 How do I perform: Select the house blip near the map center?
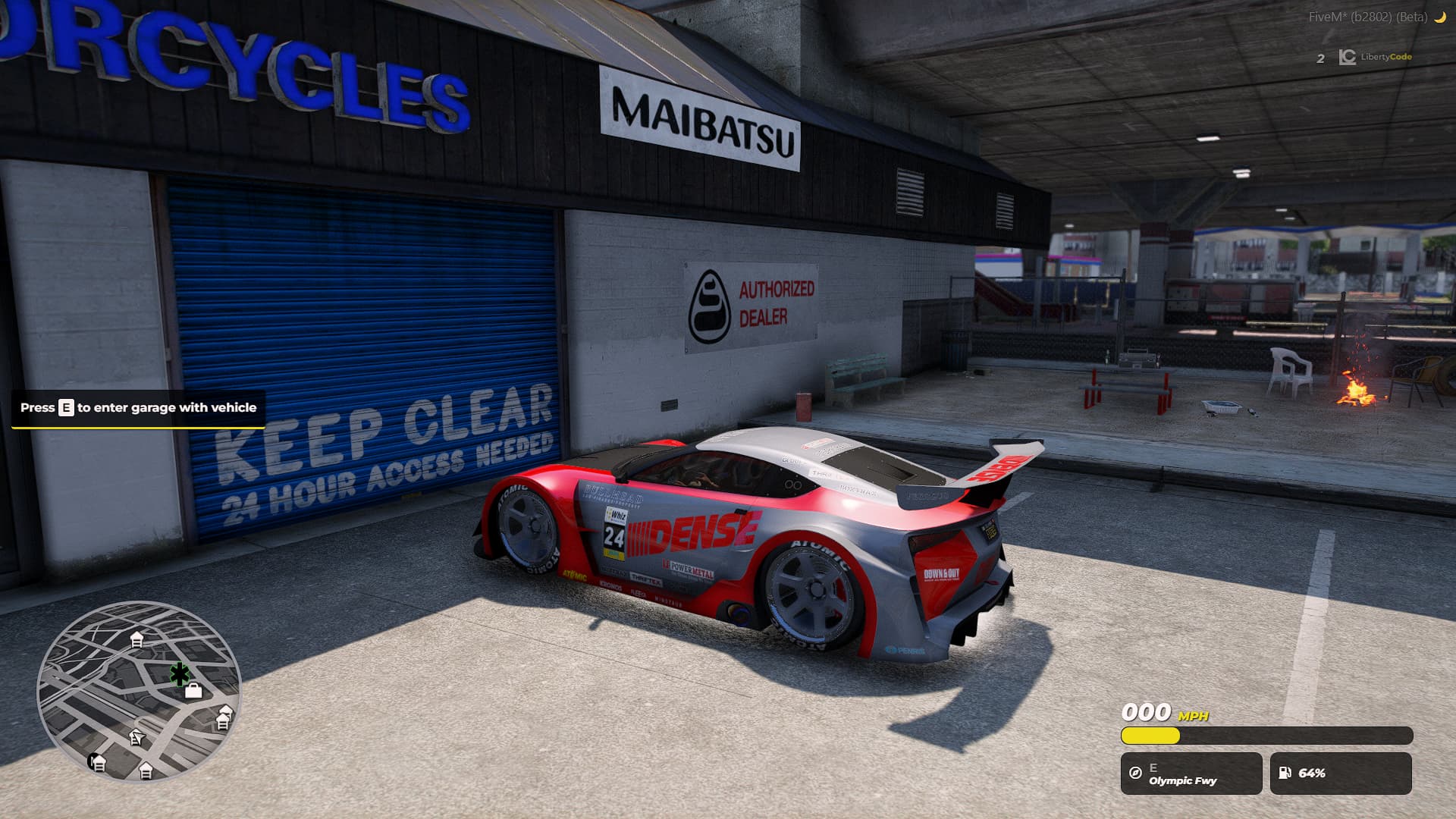coord(137,639)
